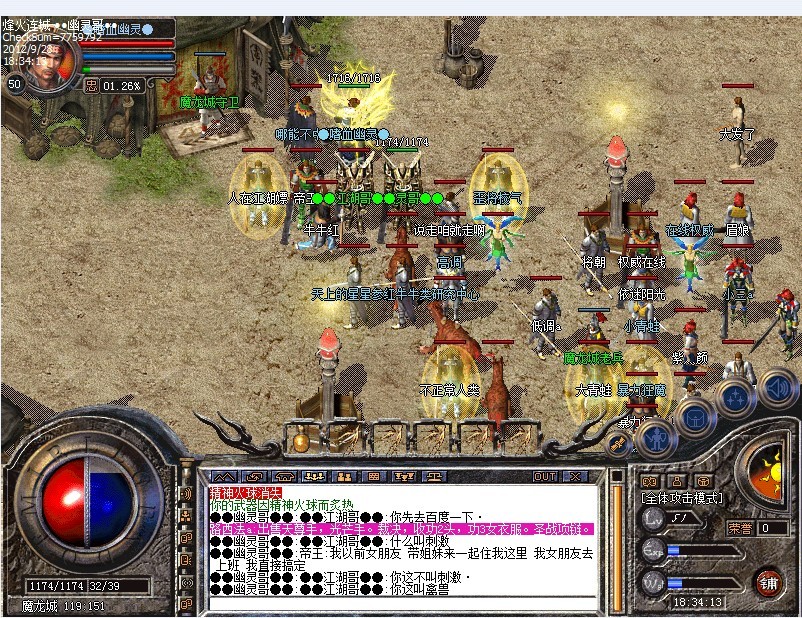Open the red 铺 shop button

click(x=769, y=582)
